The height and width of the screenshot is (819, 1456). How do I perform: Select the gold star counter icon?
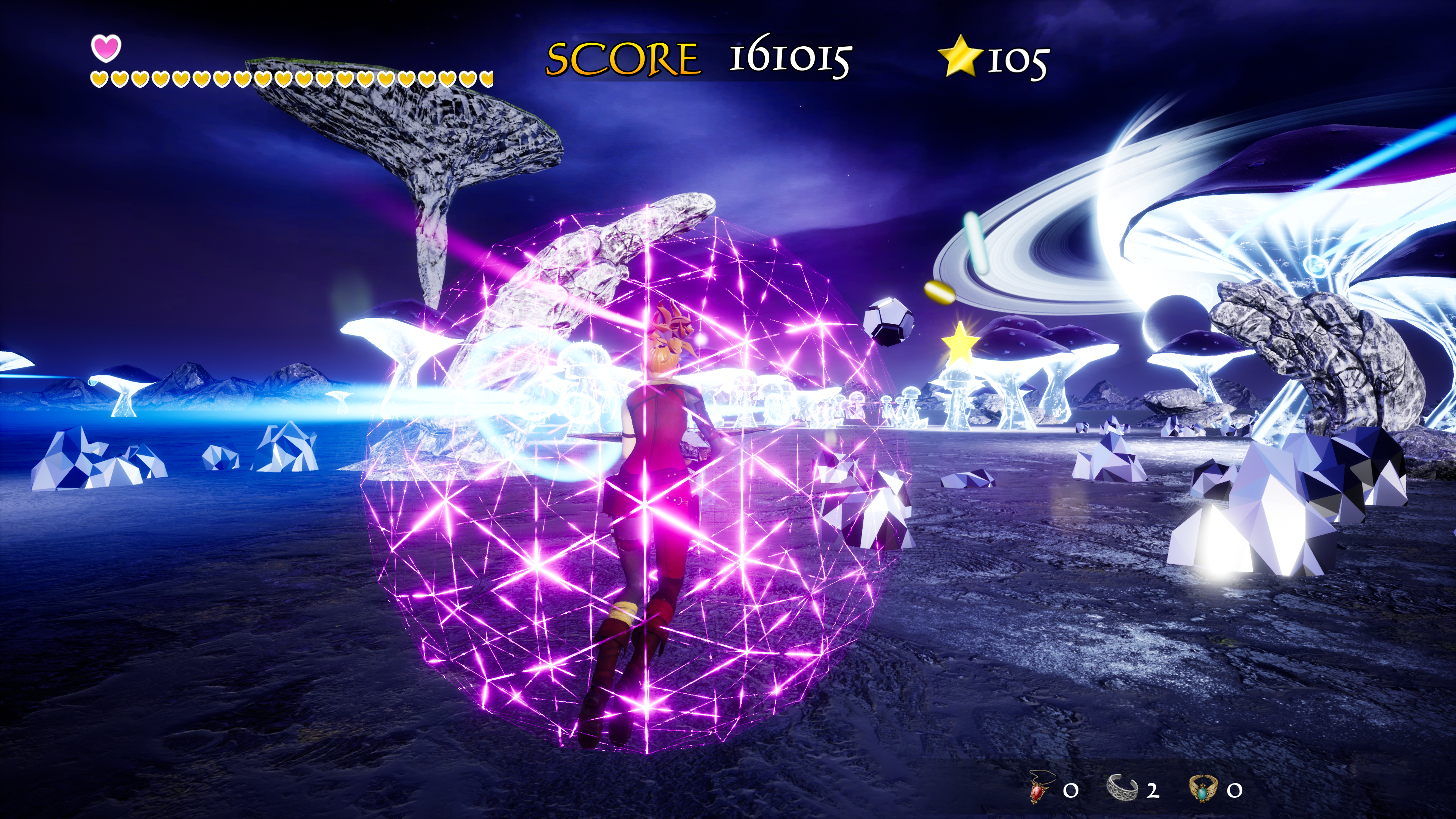(x=959, y=56)
